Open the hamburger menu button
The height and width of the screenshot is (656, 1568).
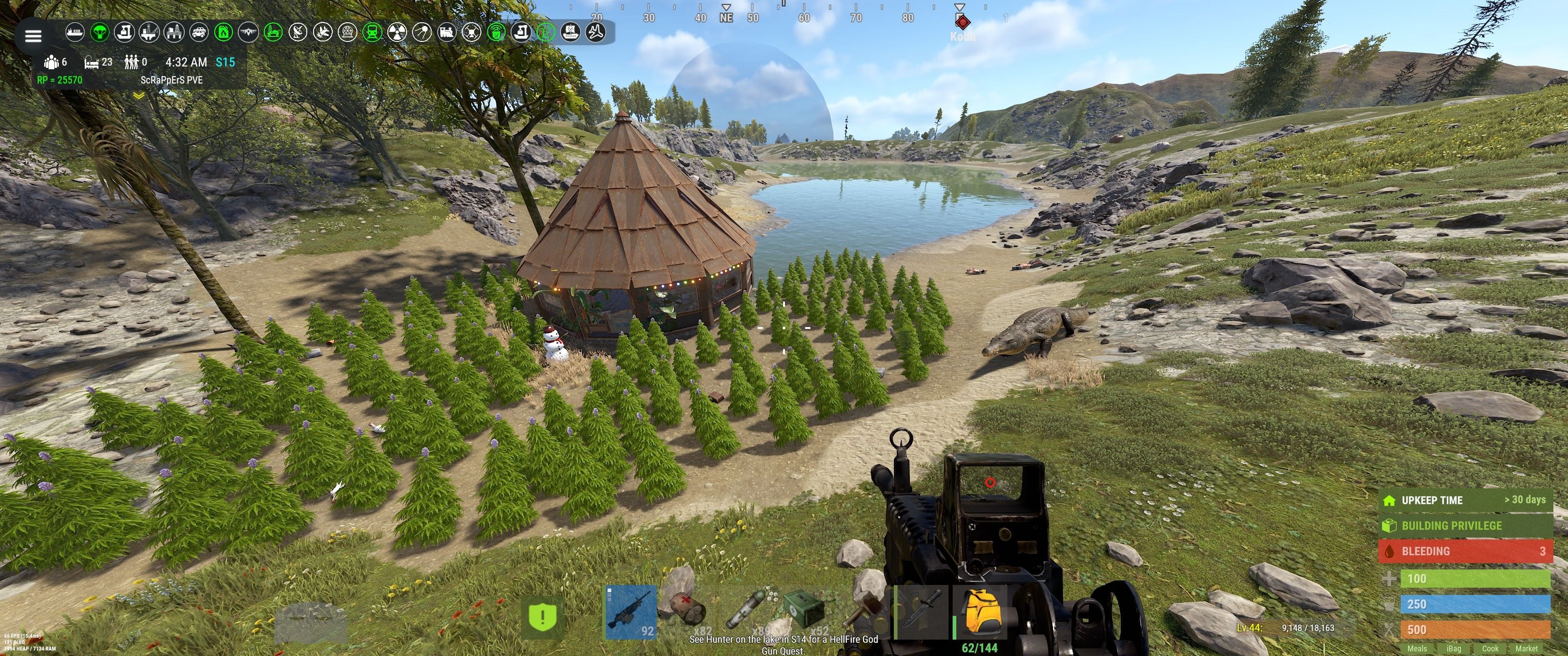[x=33, y=36]
